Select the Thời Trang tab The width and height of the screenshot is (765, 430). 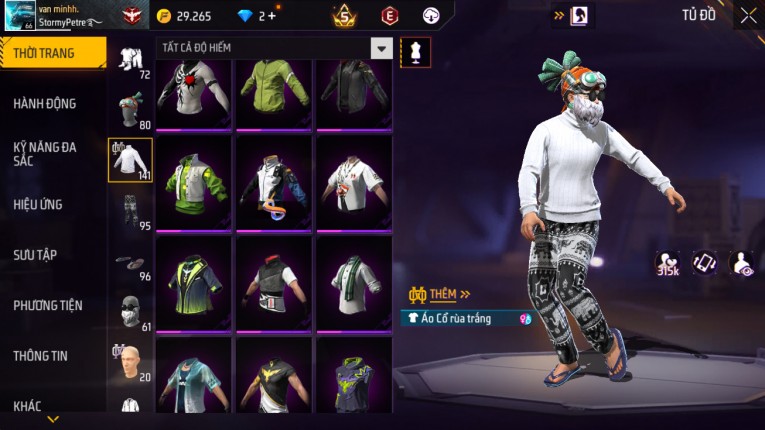[x=45, y=53]
